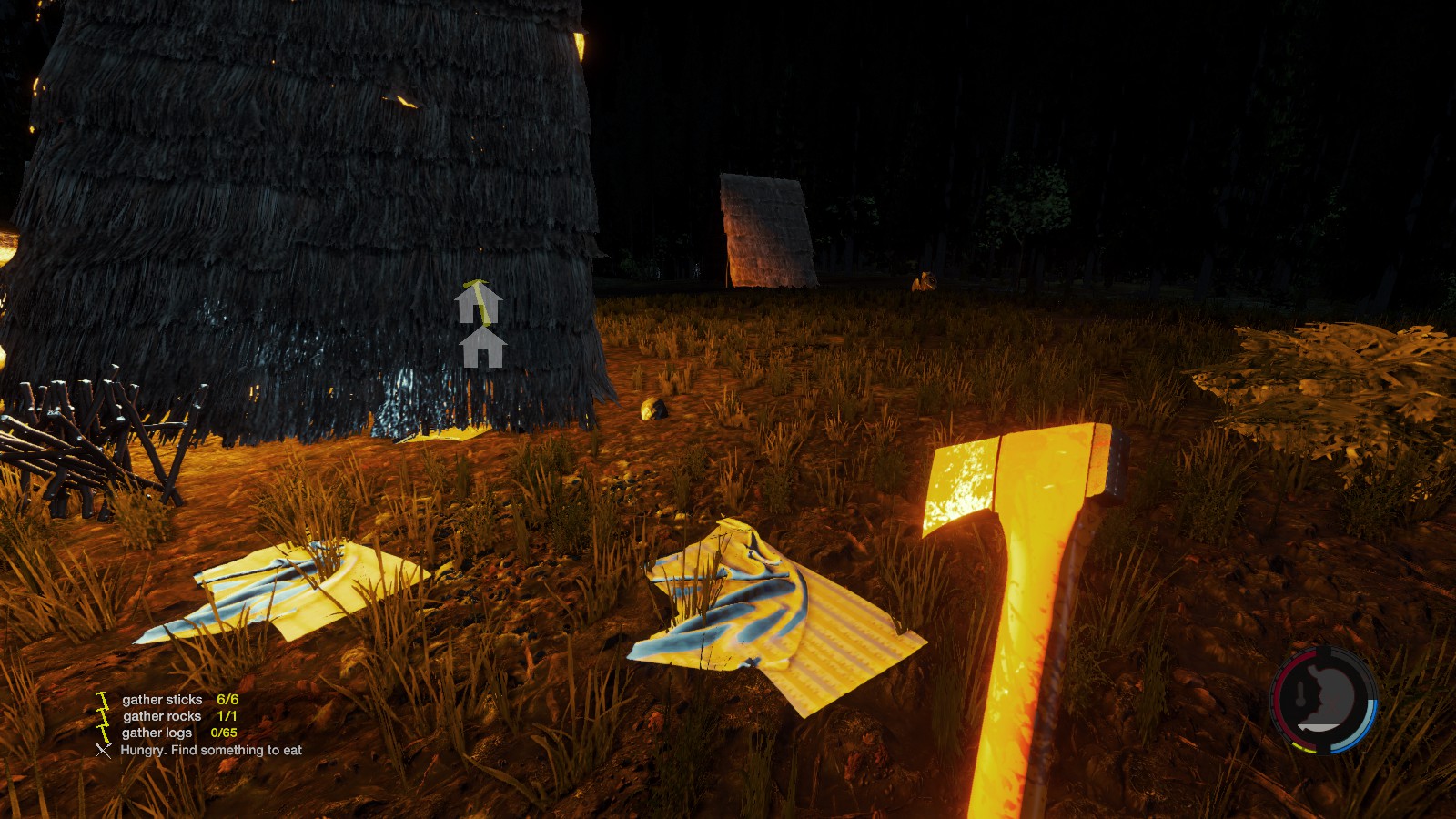Select the "Hungry. Find something to eat" notice

[211, 750]
